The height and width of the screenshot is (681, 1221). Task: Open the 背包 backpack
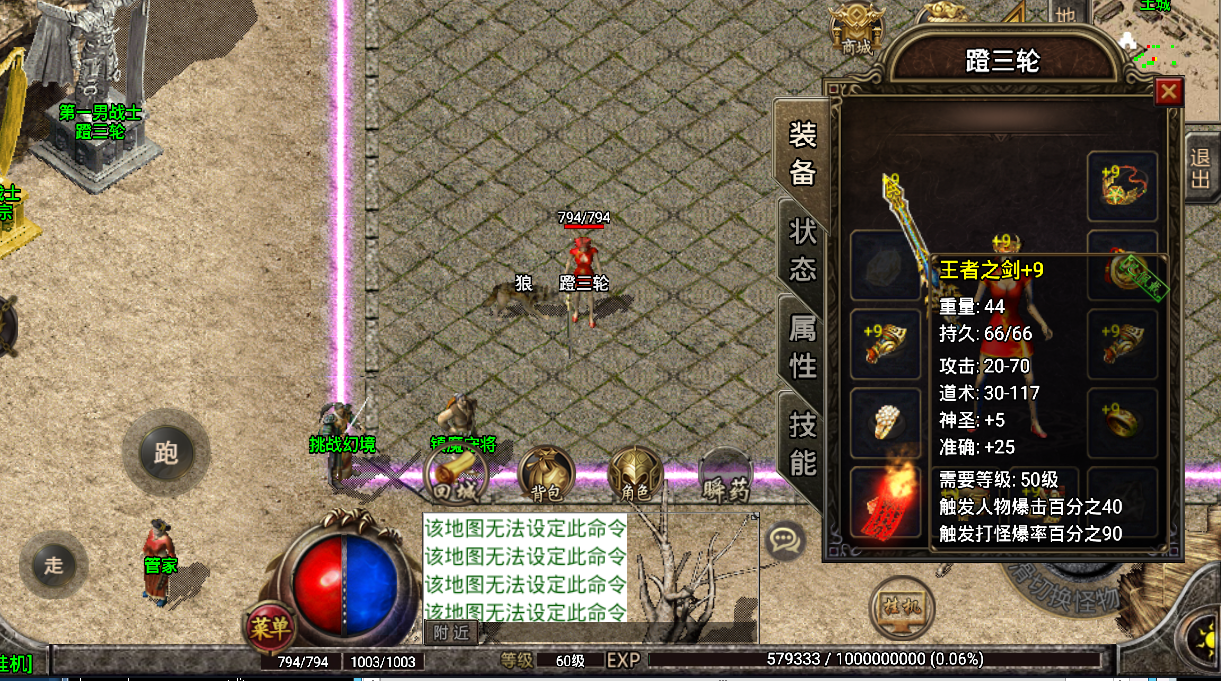(x=546, y=473)
